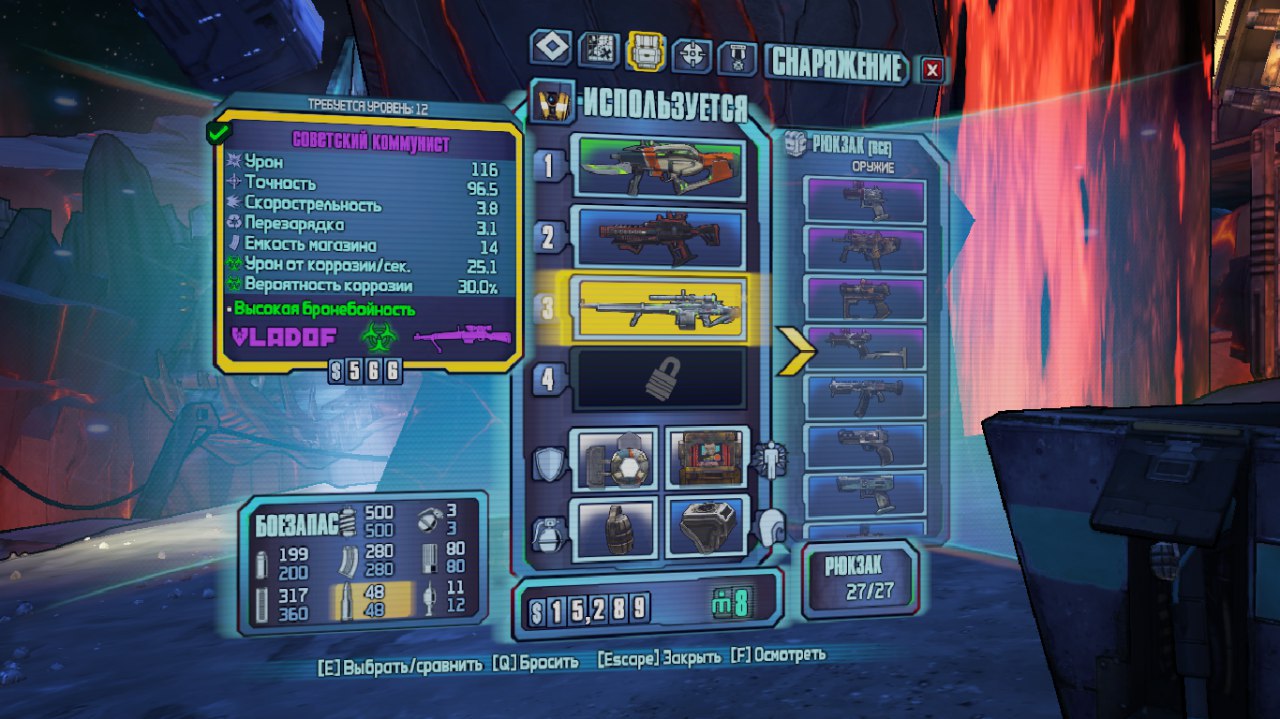Viewport: 1280px width, 719px height.
Task: Select the highlighted sniper rifle in slot 3
Action: pos(657,309)
